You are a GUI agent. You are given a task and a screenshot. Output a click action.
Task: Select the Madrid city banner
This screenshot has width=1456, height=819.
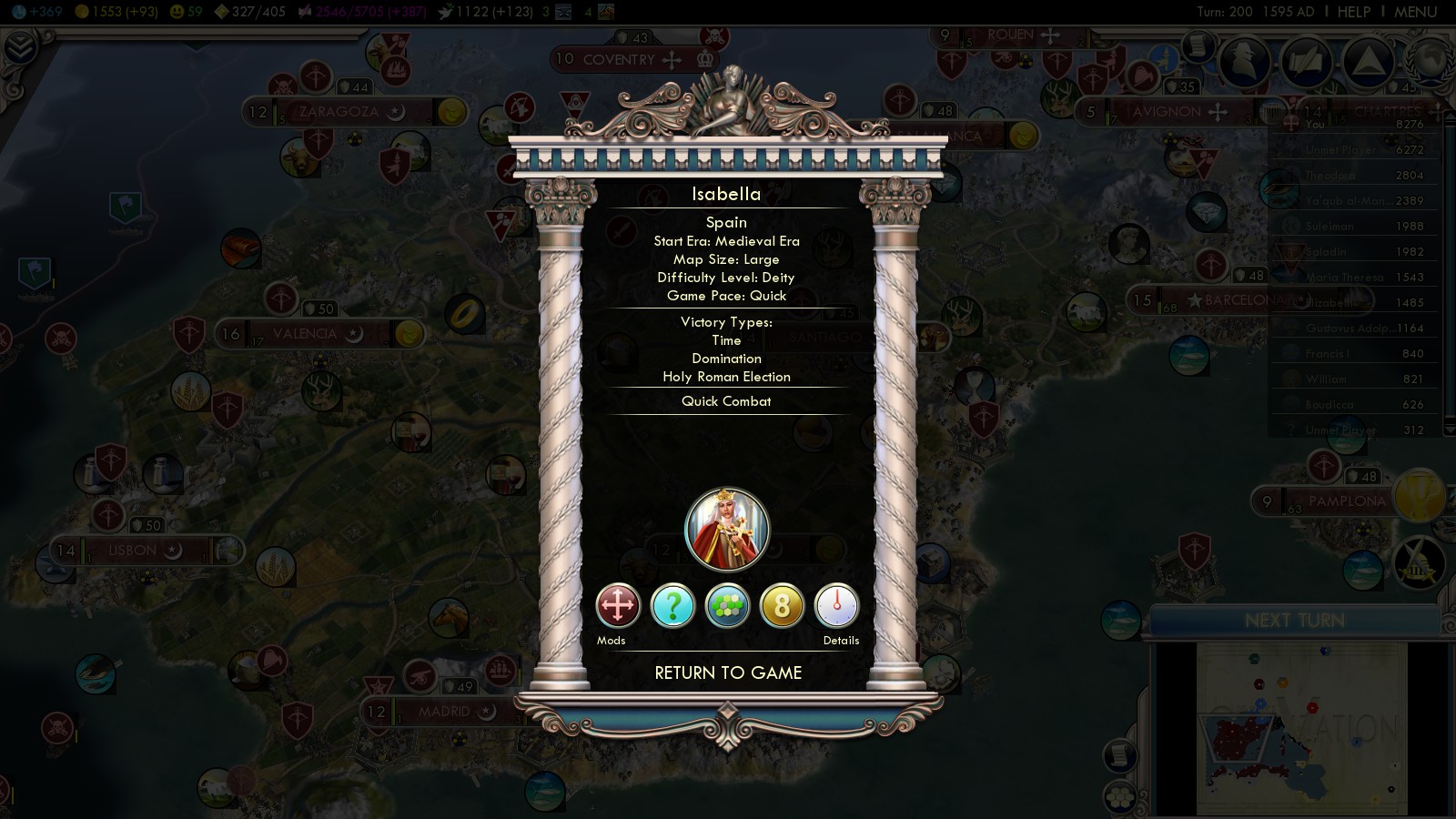coord(444,712)
